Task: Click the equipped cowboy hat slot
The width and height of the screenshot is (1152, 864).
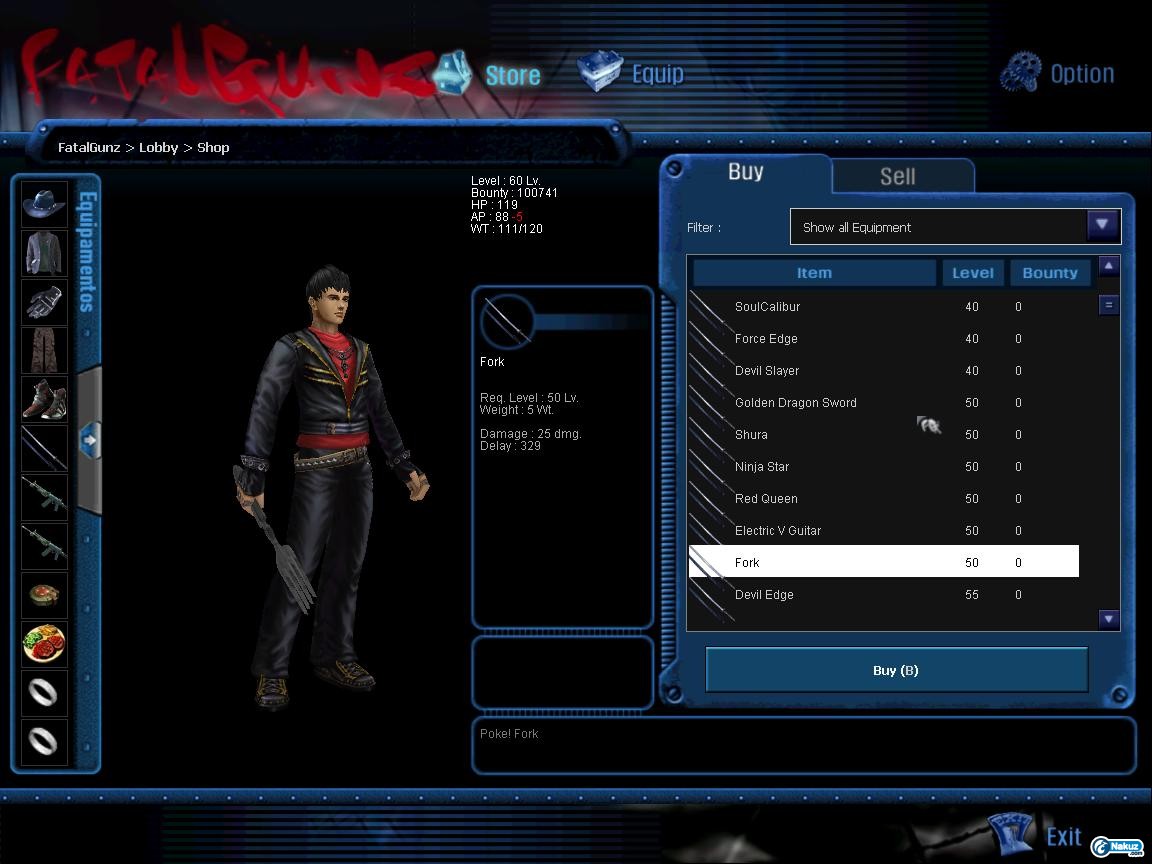Action: tap(44, 204)
